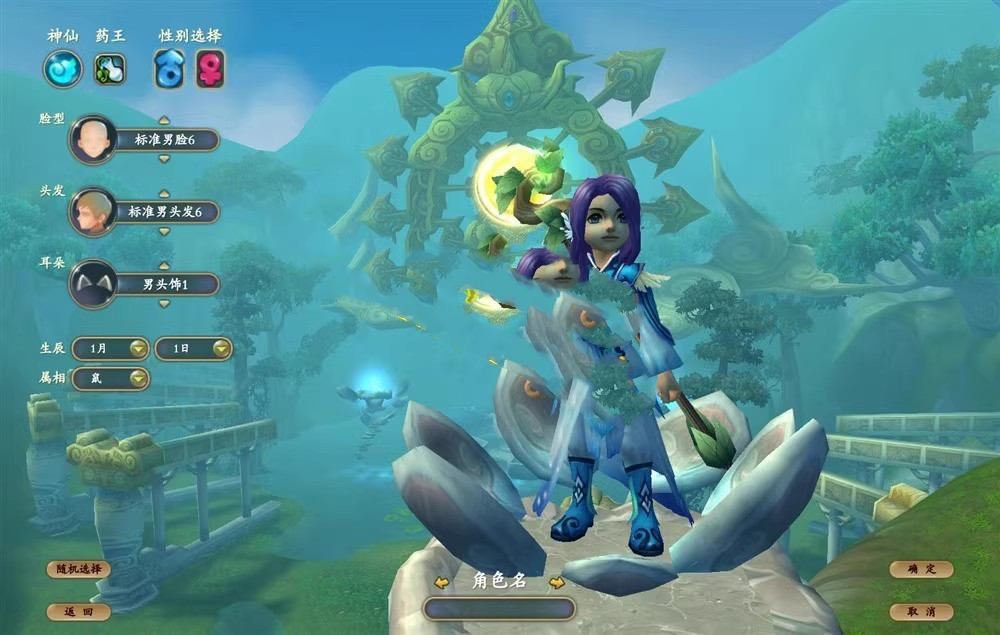
Task: Choose the 药王 class icon
Action: click(x=109, y=69)
